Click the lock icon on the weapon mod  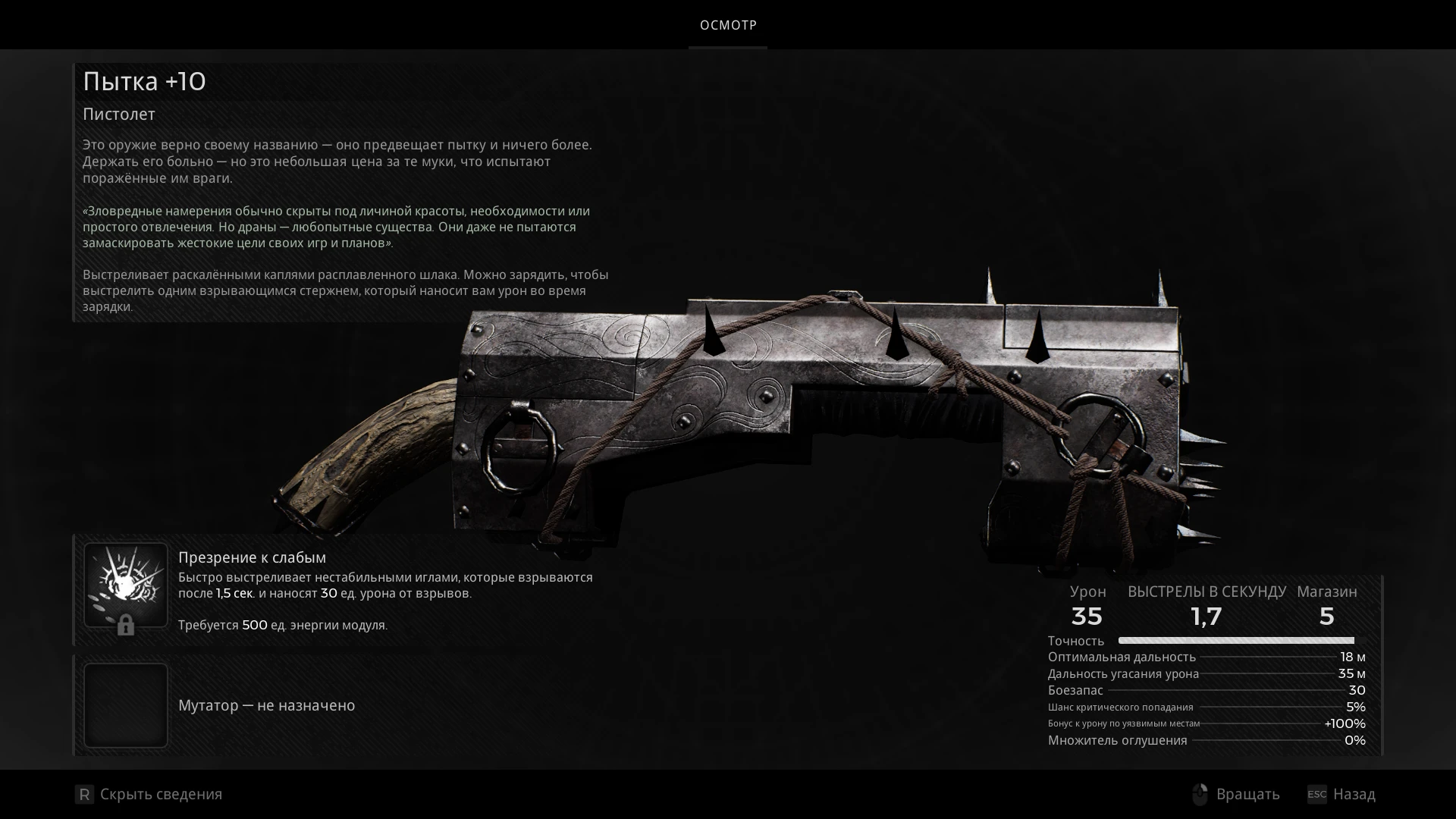pos(126,626)
